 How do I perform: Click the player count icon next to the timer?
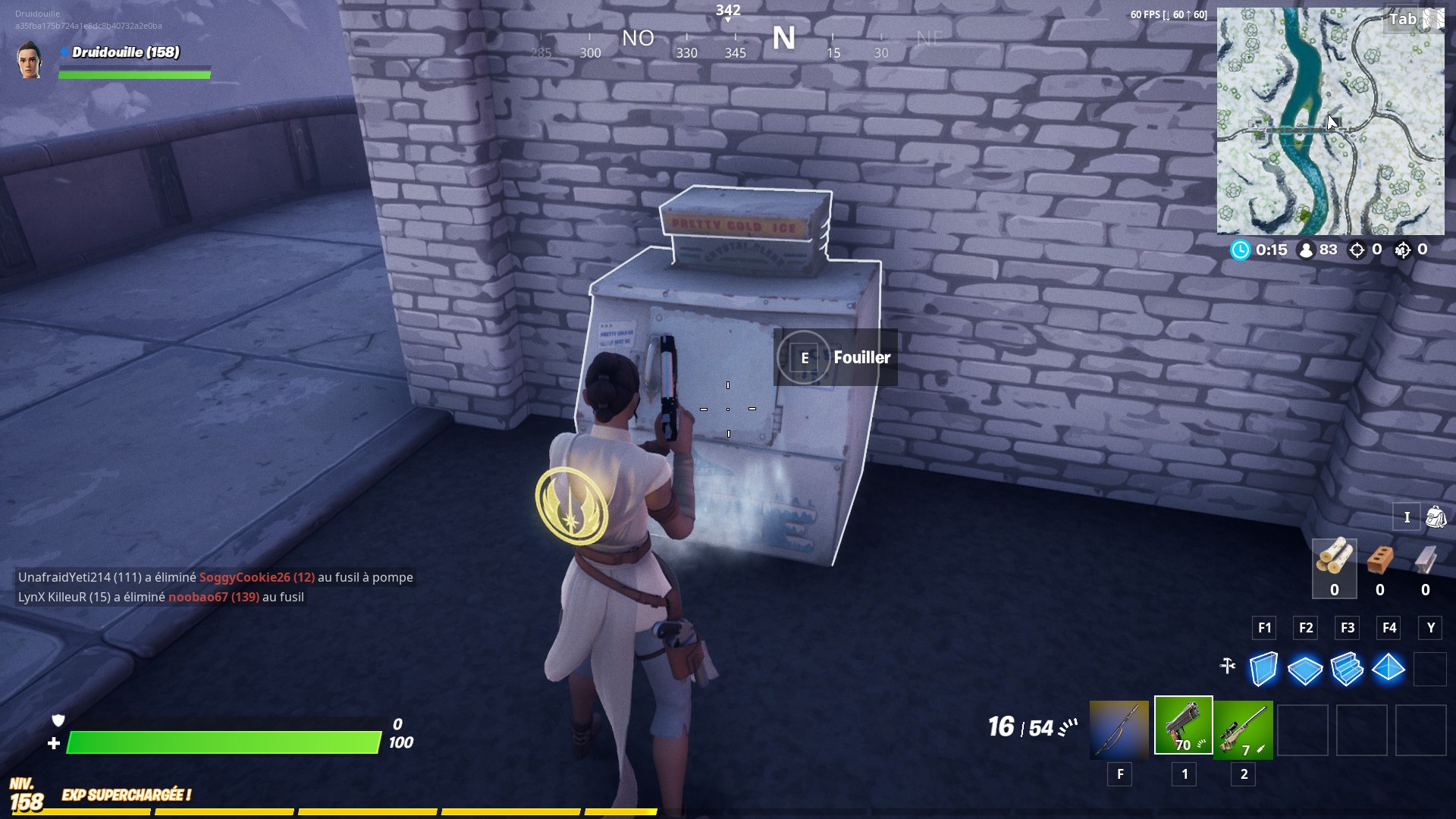[1306, 249]
